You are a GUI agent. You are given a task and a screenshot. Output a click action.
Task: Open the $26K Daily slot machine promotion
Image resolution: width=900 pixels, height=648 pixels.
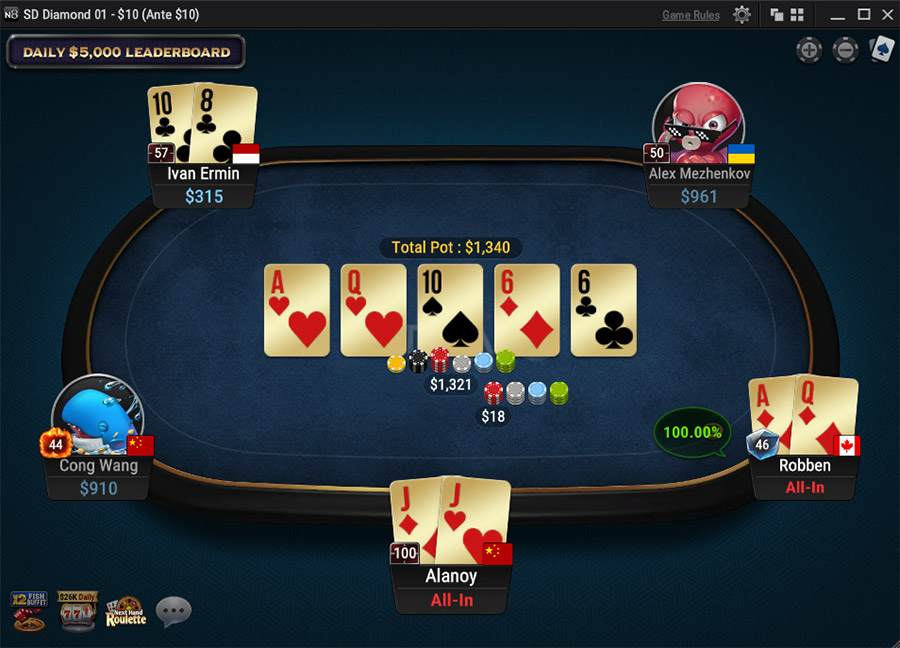coord(76,609)
